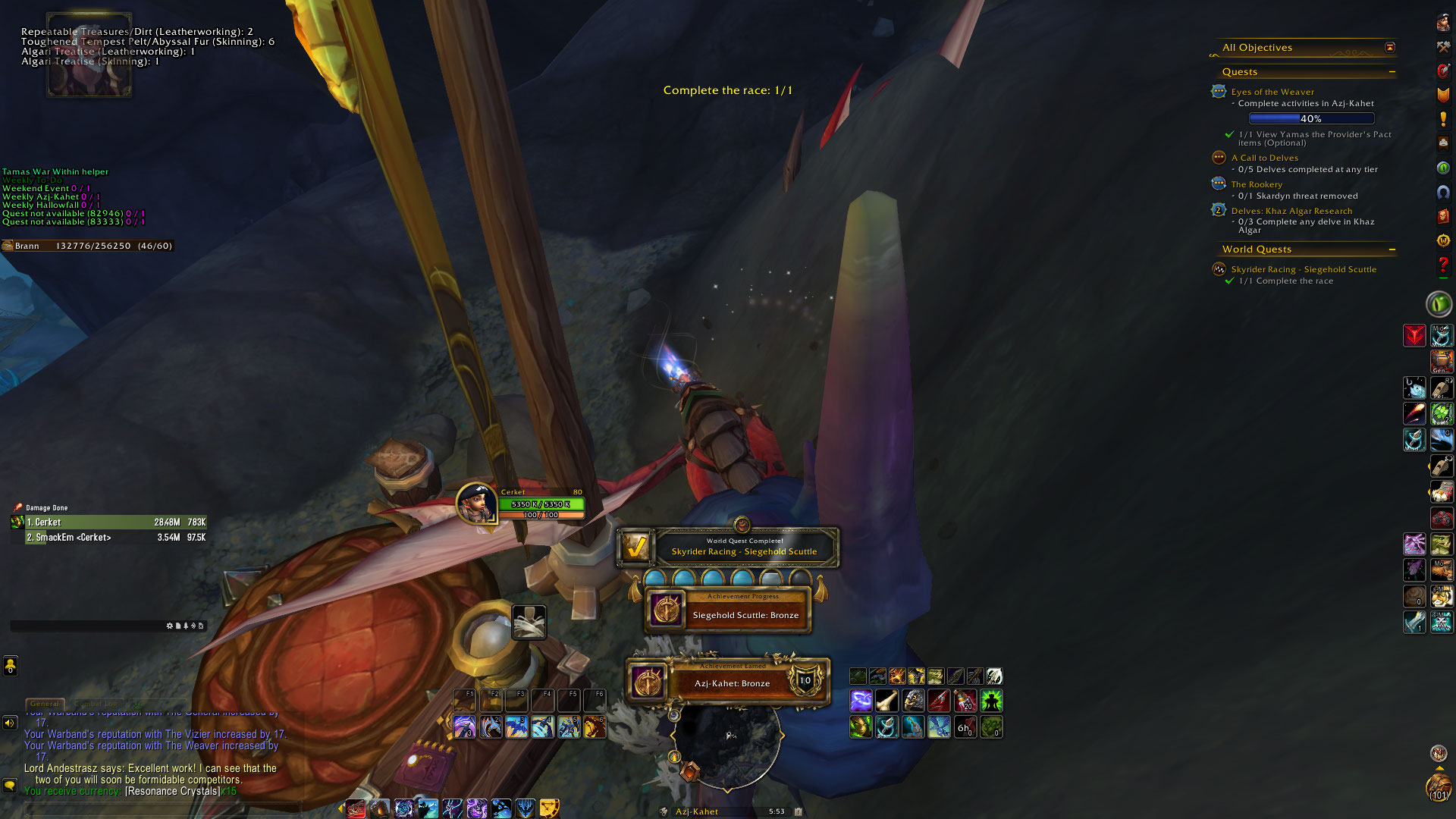Select the A Call to Delves quest
The height and width of the screenshot is (819, 1456).
1264,158
